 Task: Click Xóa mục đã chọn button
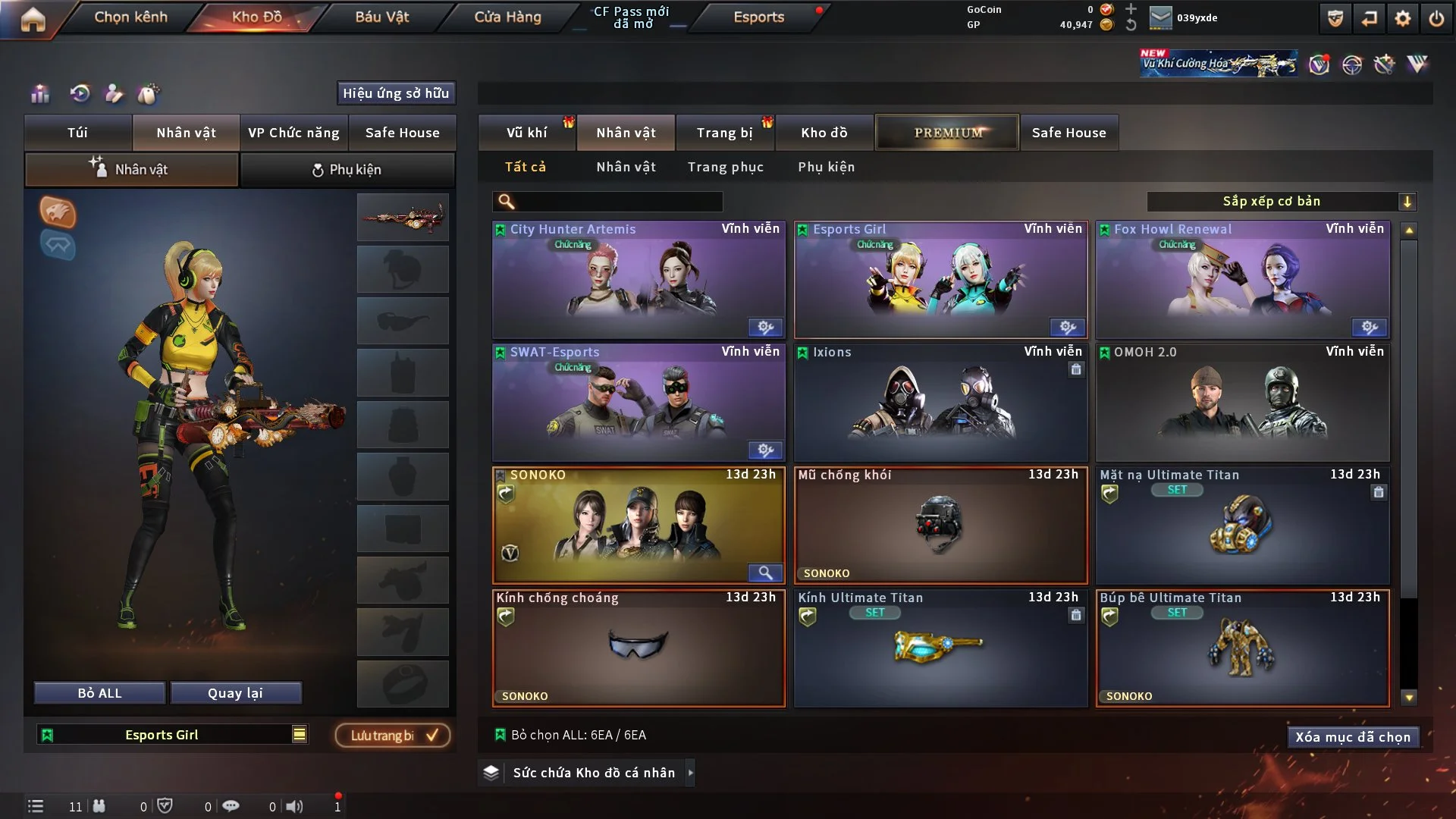1352,737
